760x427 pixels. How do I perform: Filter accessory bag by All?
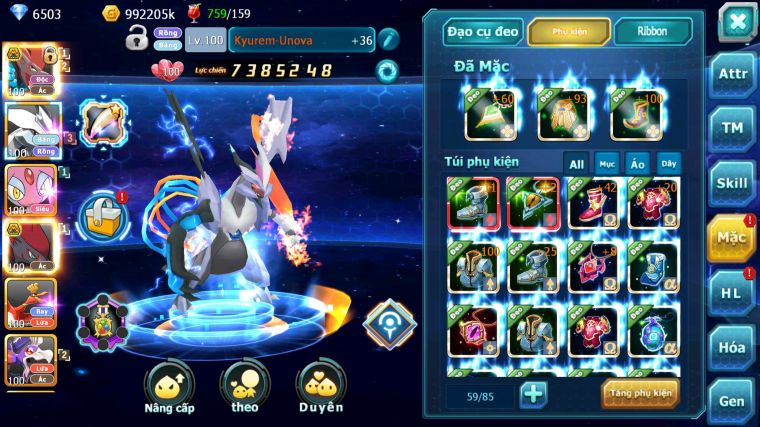pos(577,164)
